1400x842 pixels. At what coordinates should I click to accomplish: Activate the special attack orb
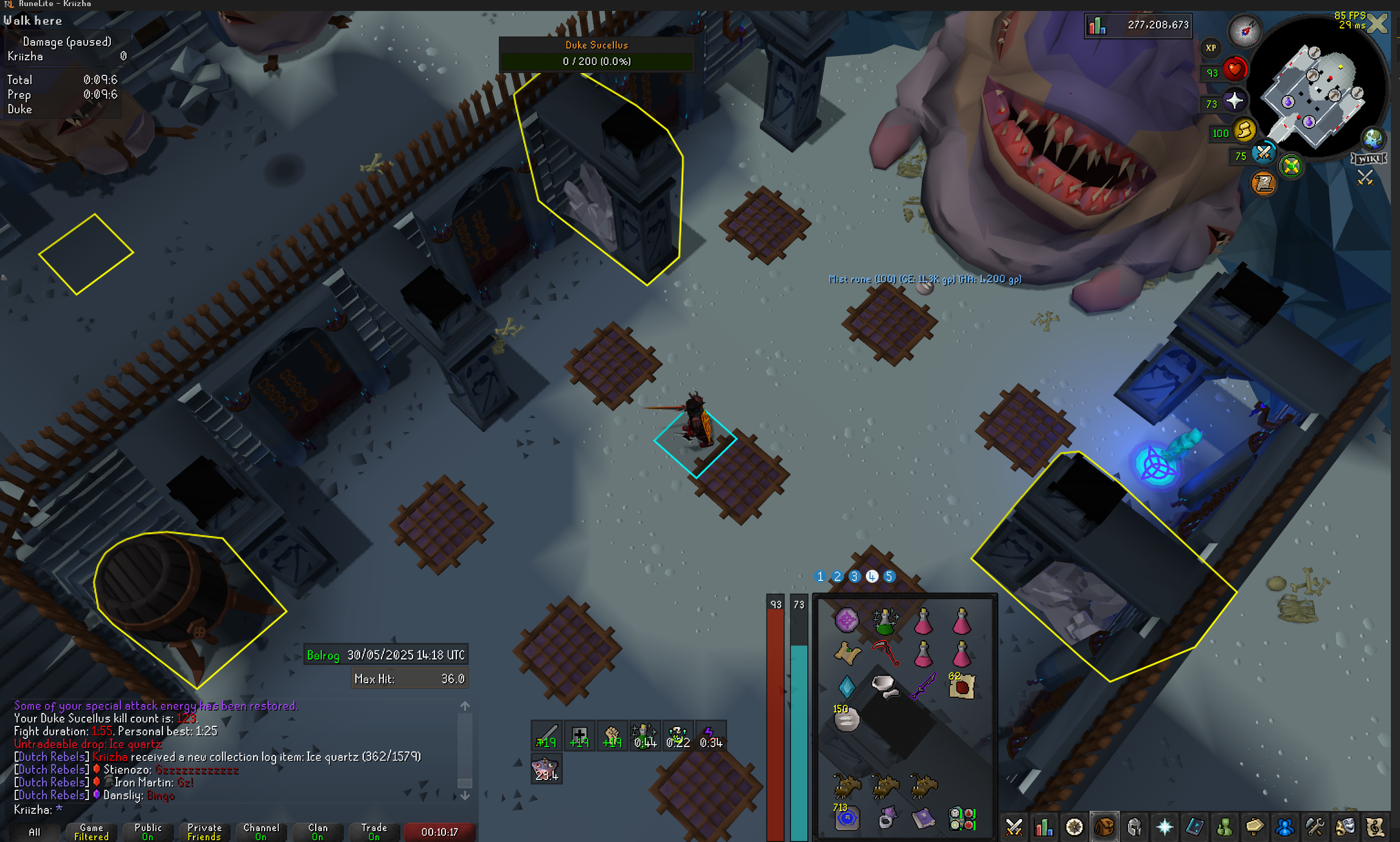(x=1264, y=153)
